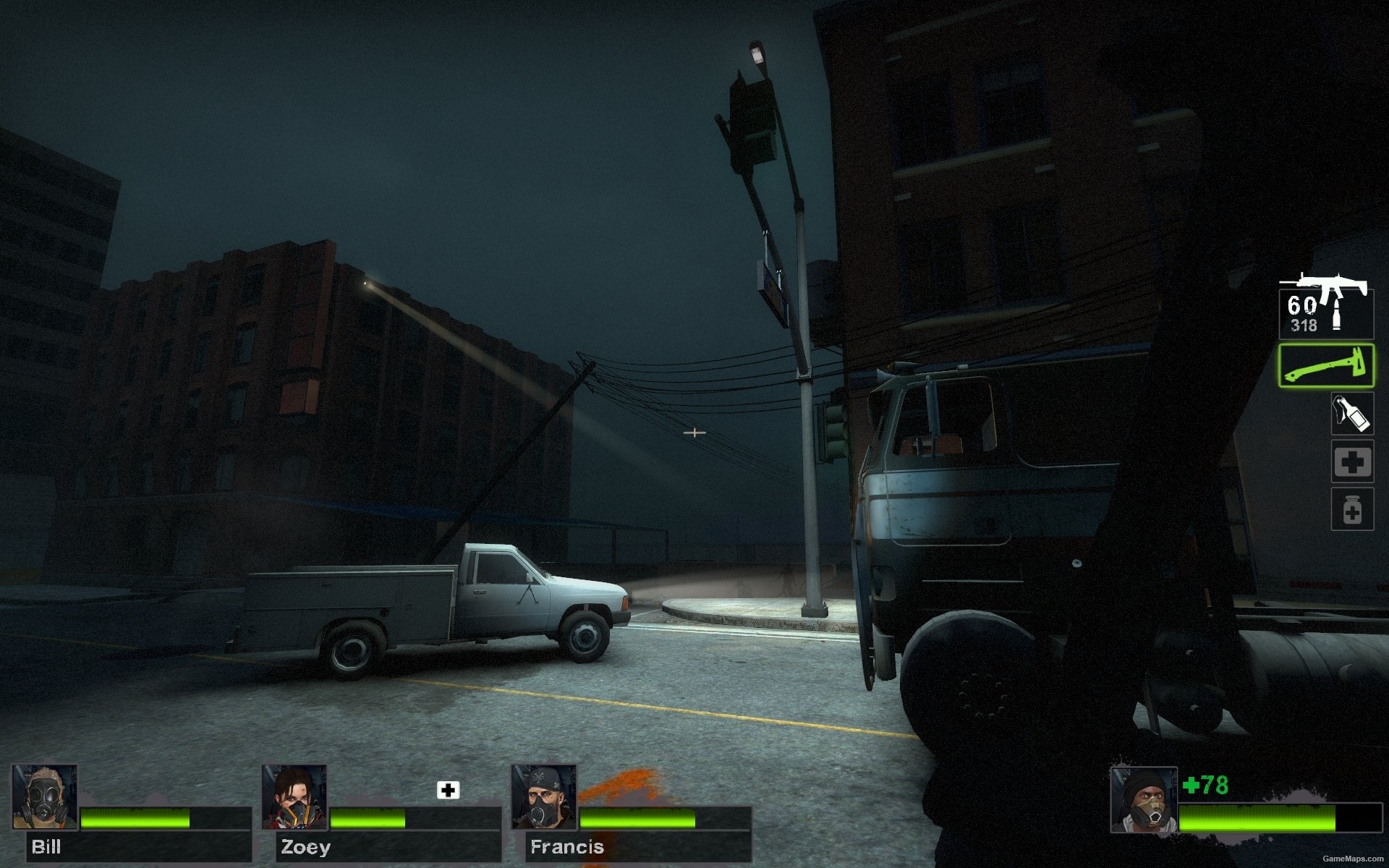1389x868 pixels.
Task: Select the assault rifle primary weapon slot
Action: click(1325, 307)
